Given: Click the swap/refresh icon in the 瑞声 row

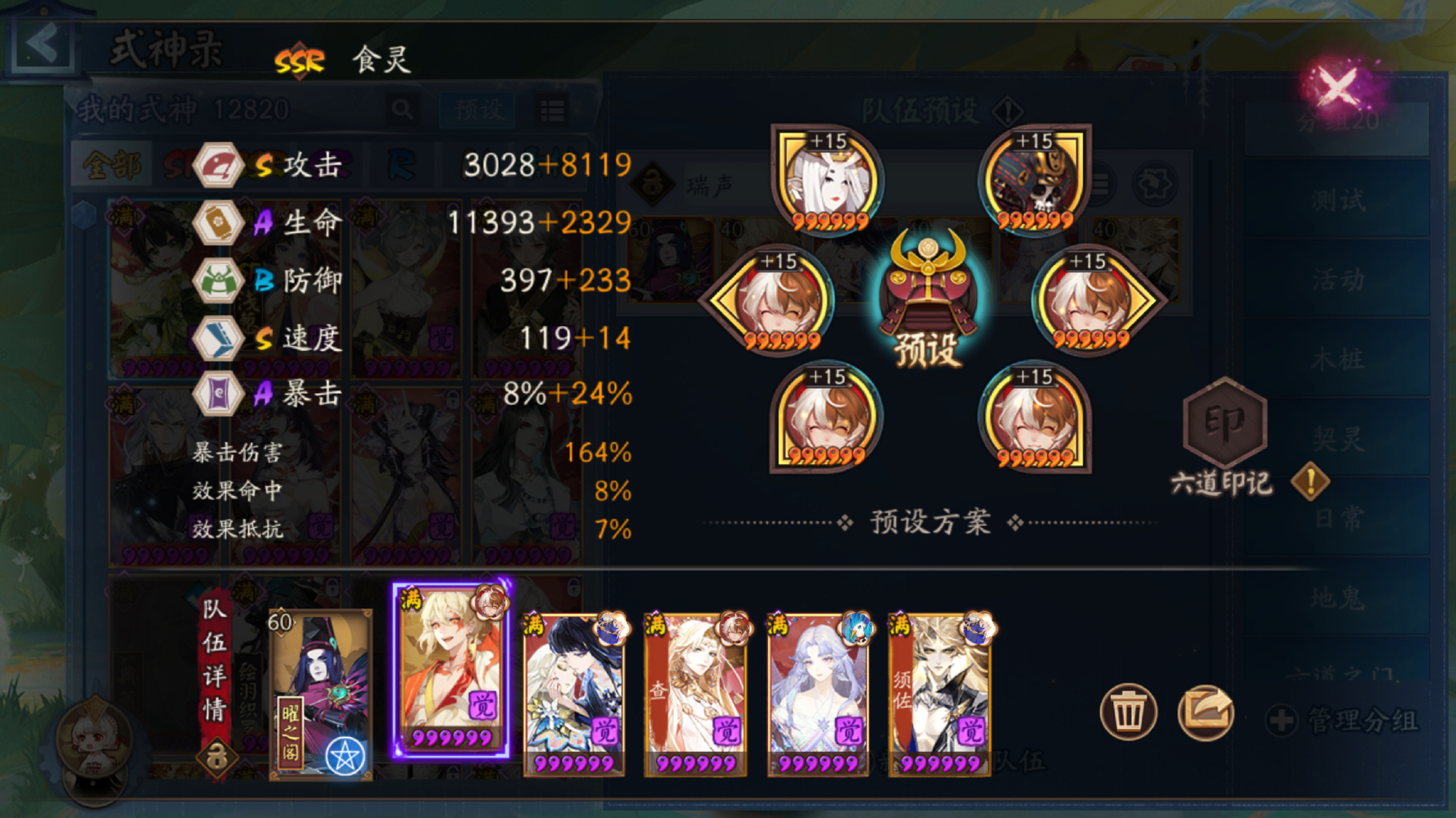Looking at the screenshot, I should 1155,183.
